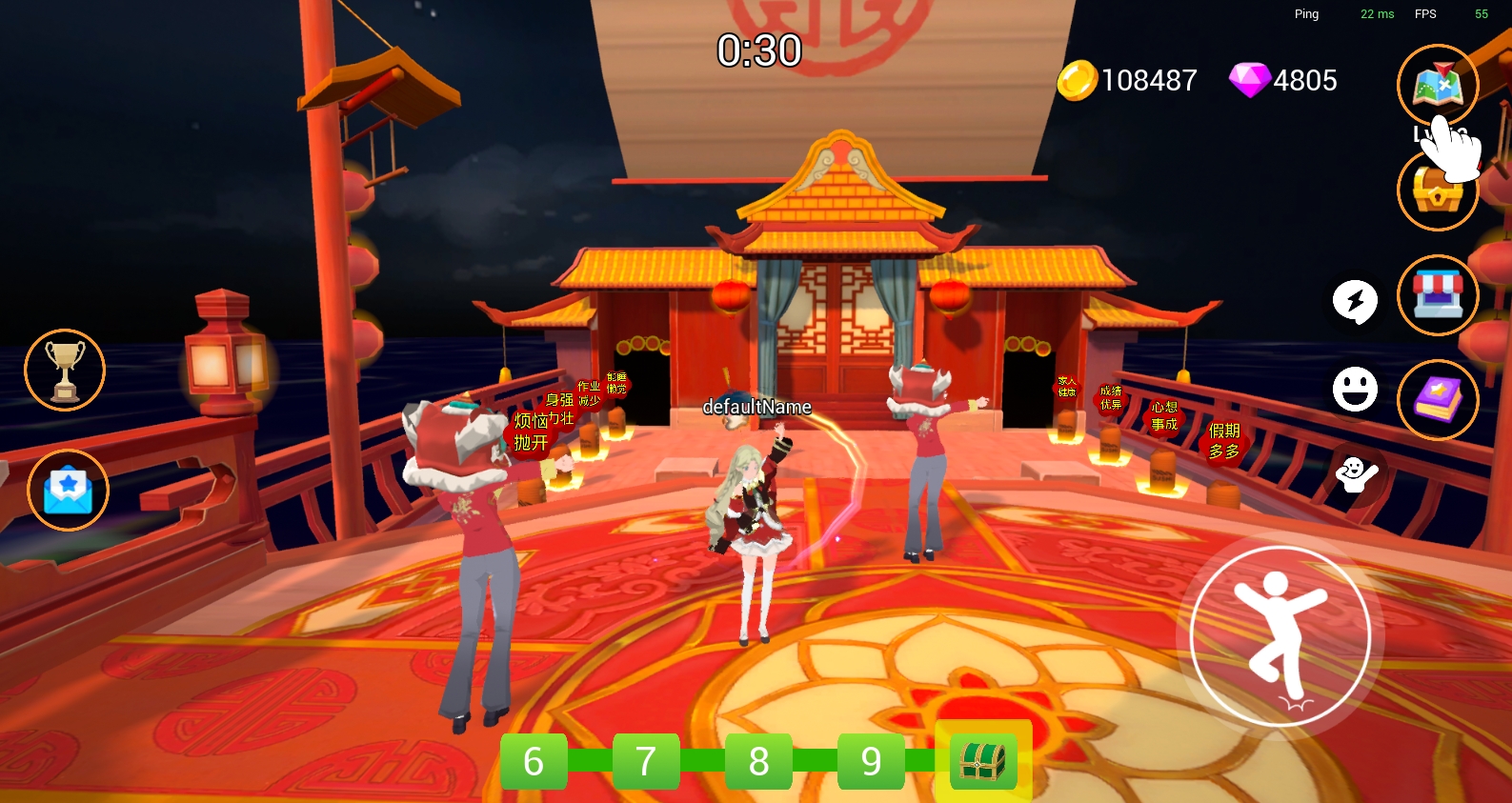Screen dimensions: 1512x803
Task: Select the green number 8 tile
Action: point(758,761)
